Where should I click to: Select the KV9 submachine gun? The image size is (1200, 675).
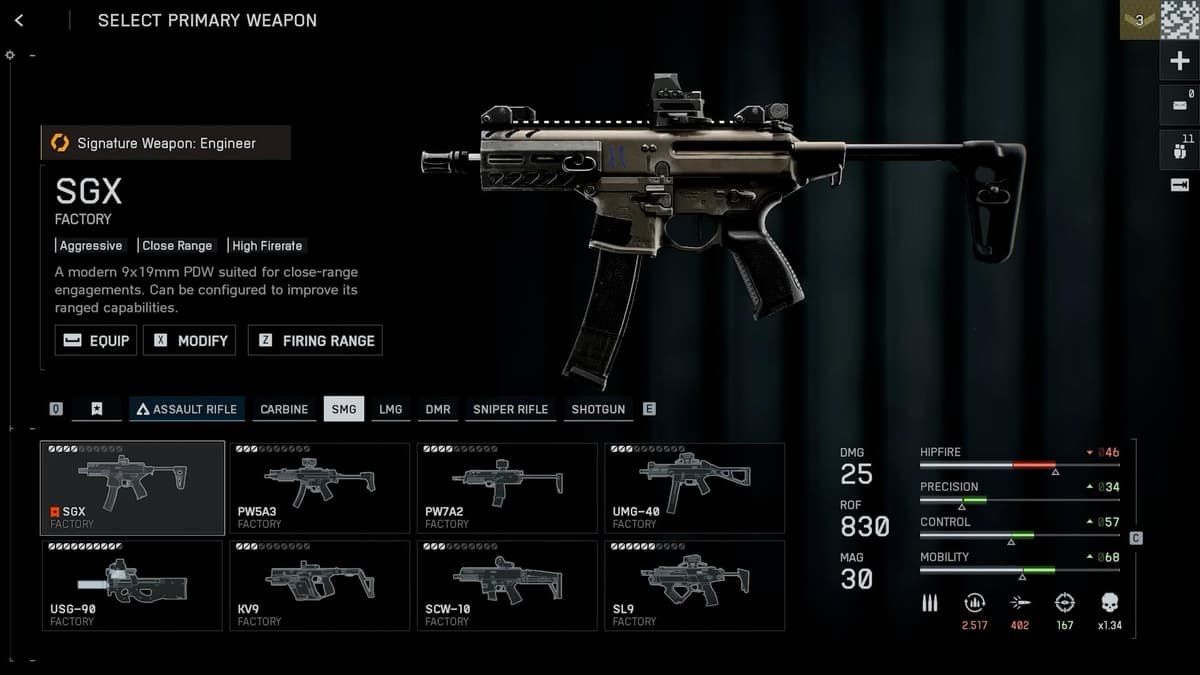[320, 585]
